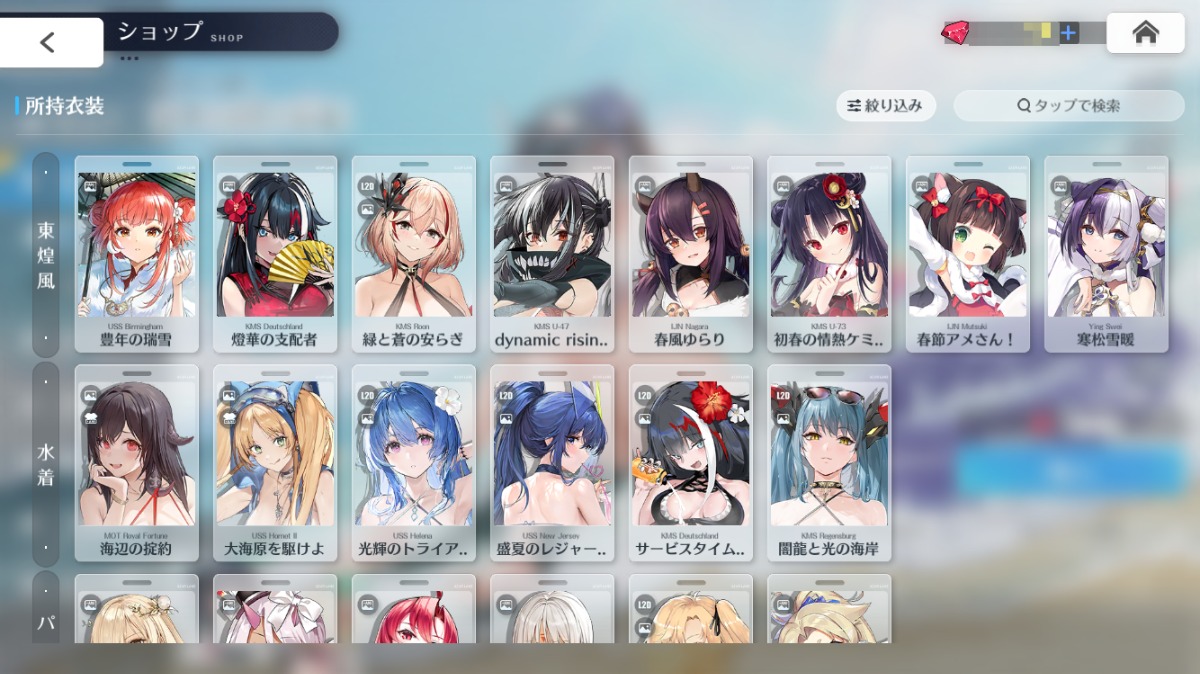Go back with the arrow button
This screenshot has width=1200, height=674.
(x=48, y=42)
